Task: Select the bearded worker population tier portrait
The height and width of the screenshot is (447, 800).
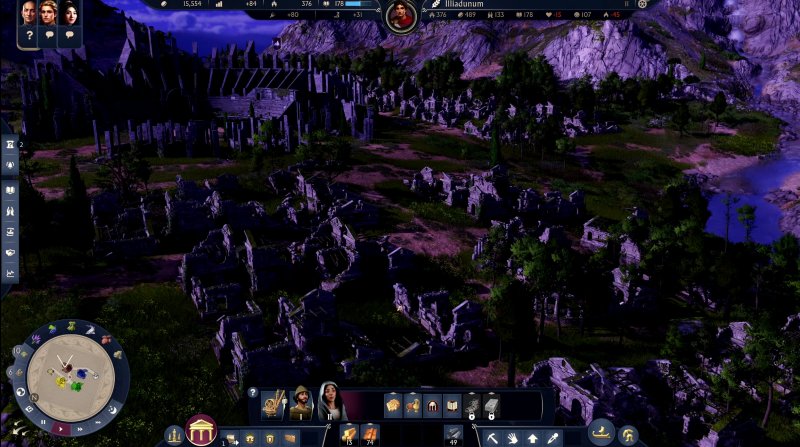Action: point(301,403)
